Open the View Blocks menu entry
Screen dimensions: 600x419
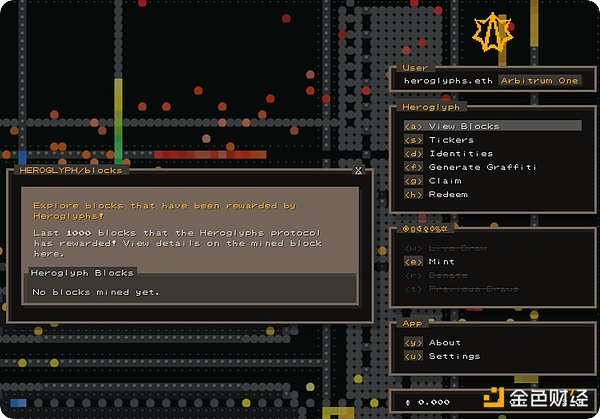click(464, 126)
